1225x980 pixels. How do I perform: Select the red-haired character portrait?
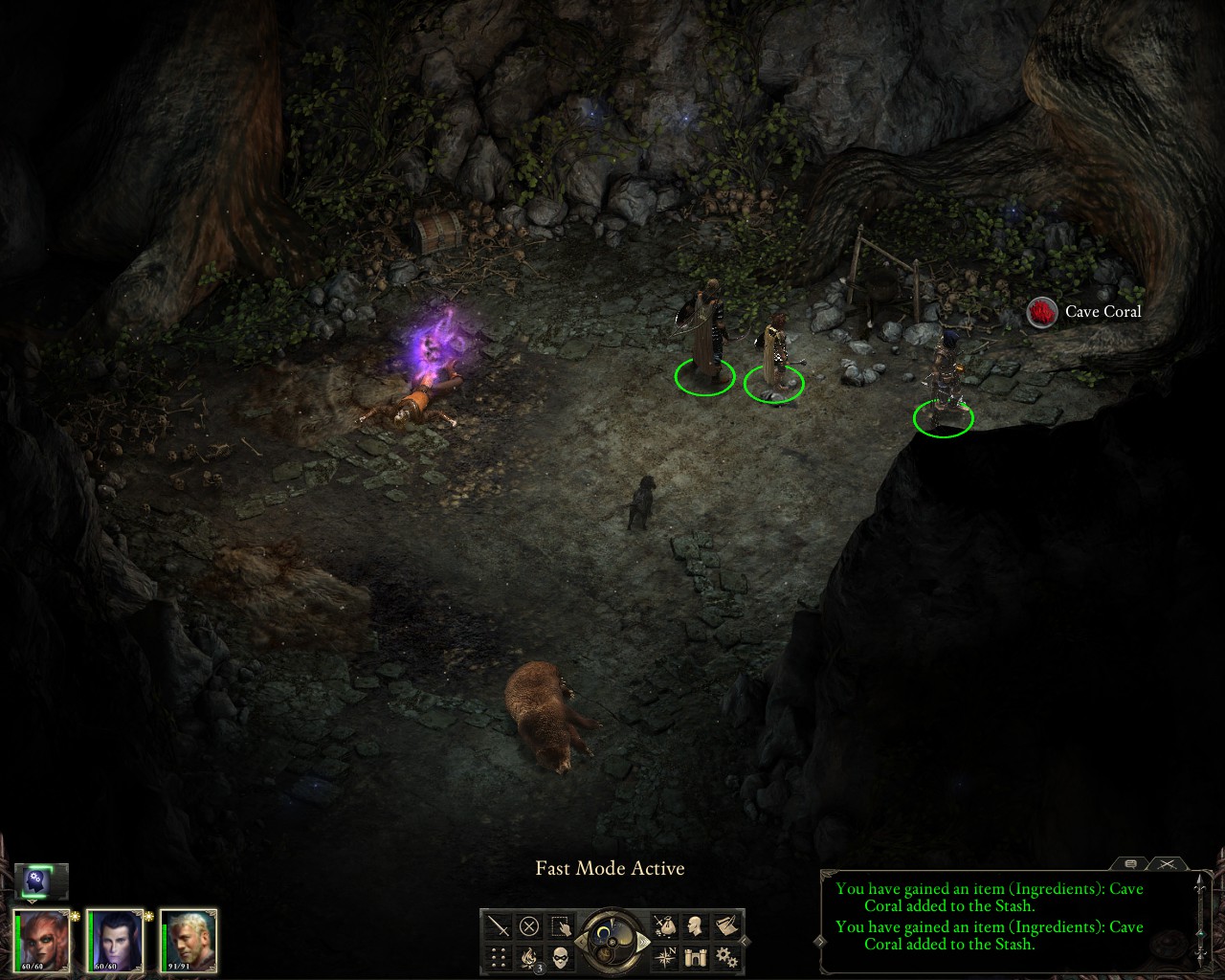pyautogui.click(x=43, y=940)
